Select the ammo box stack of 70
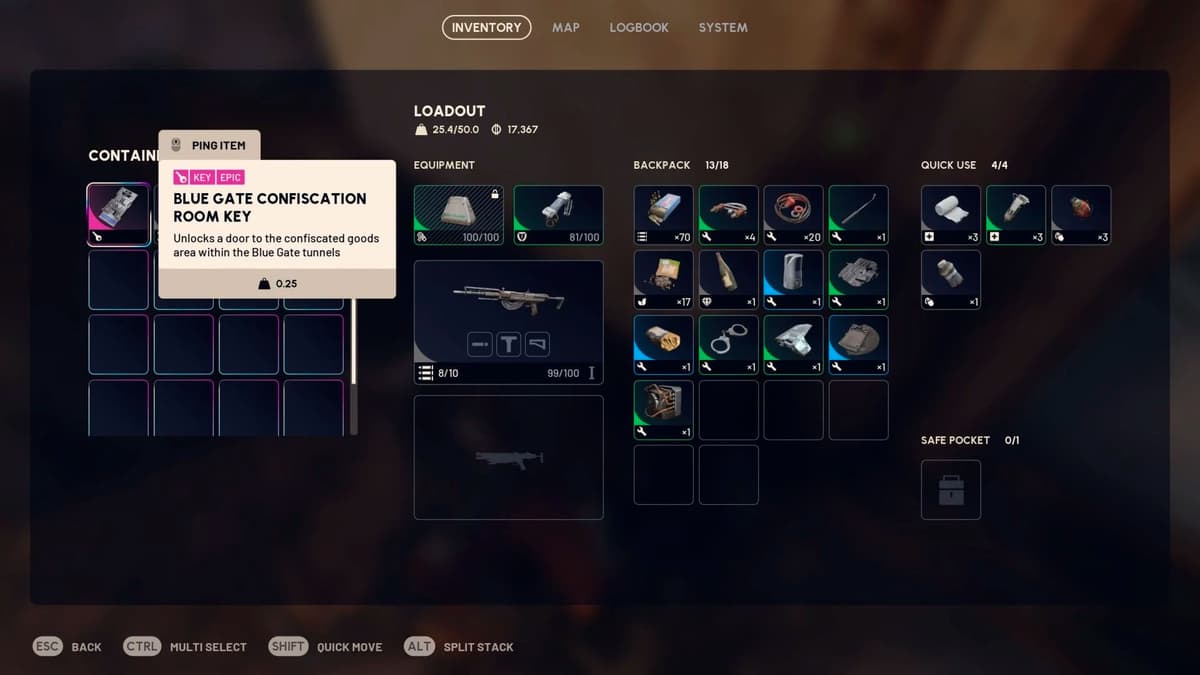 click(664, 214)
